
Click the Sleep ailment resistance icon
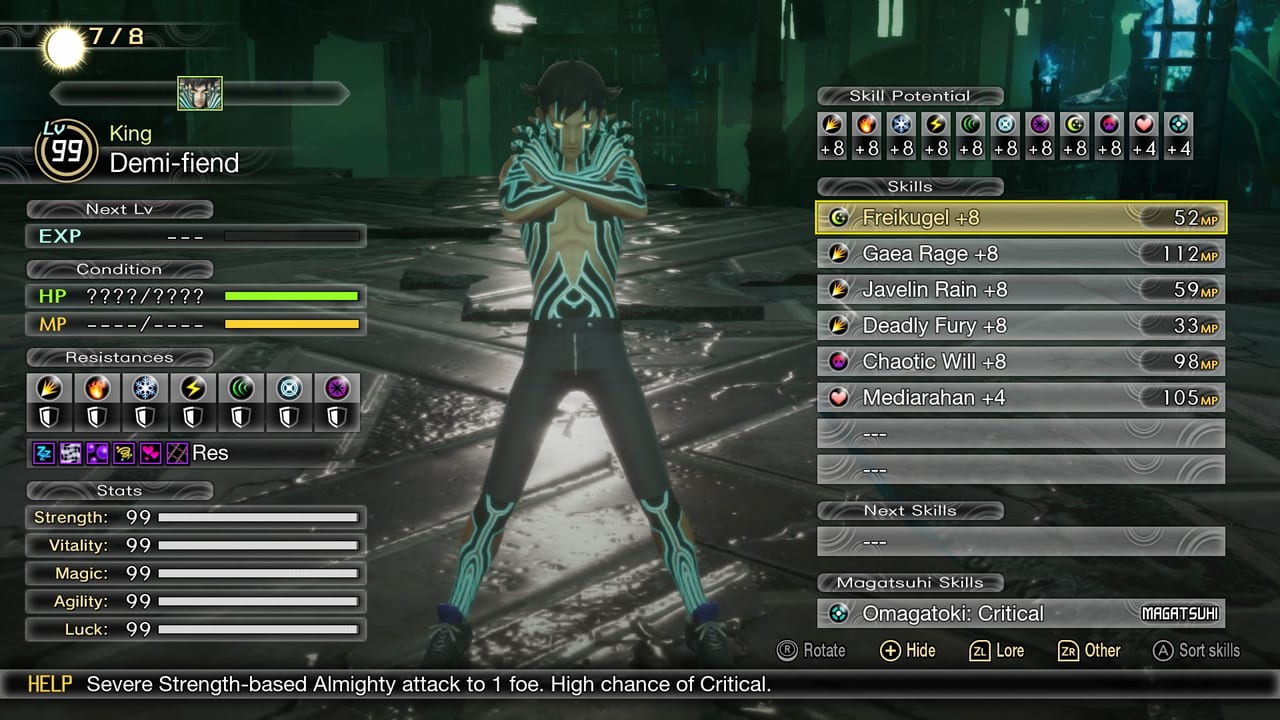(43, 452)
